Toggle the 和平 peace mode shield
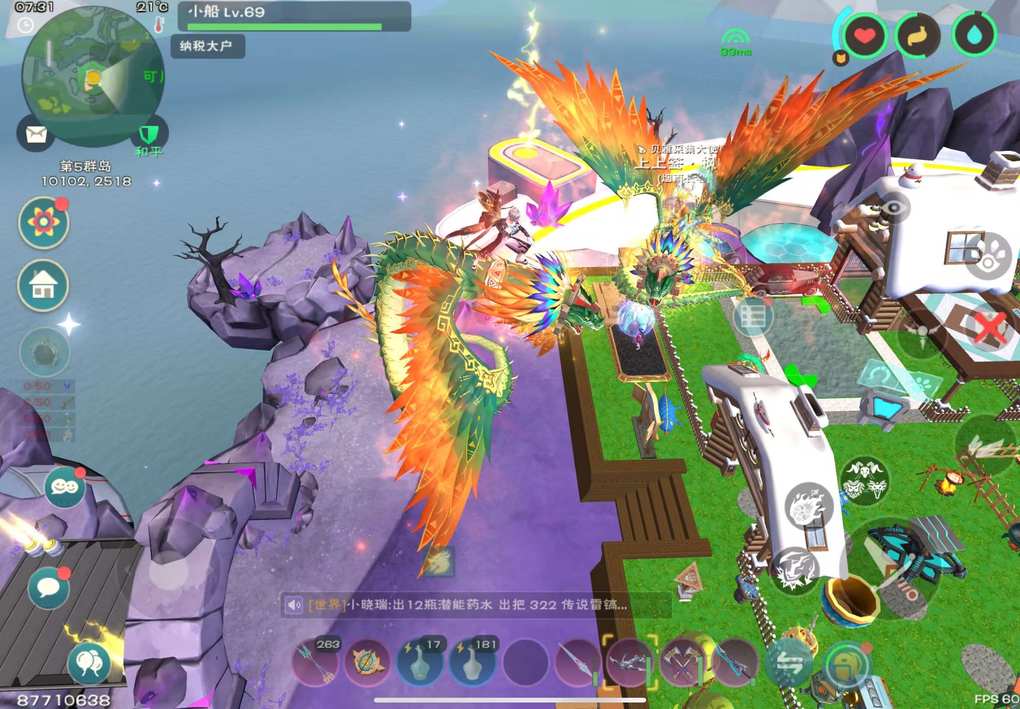Image resolution: width=1020 pixels, height=709 pixels. tap(149, 133)
